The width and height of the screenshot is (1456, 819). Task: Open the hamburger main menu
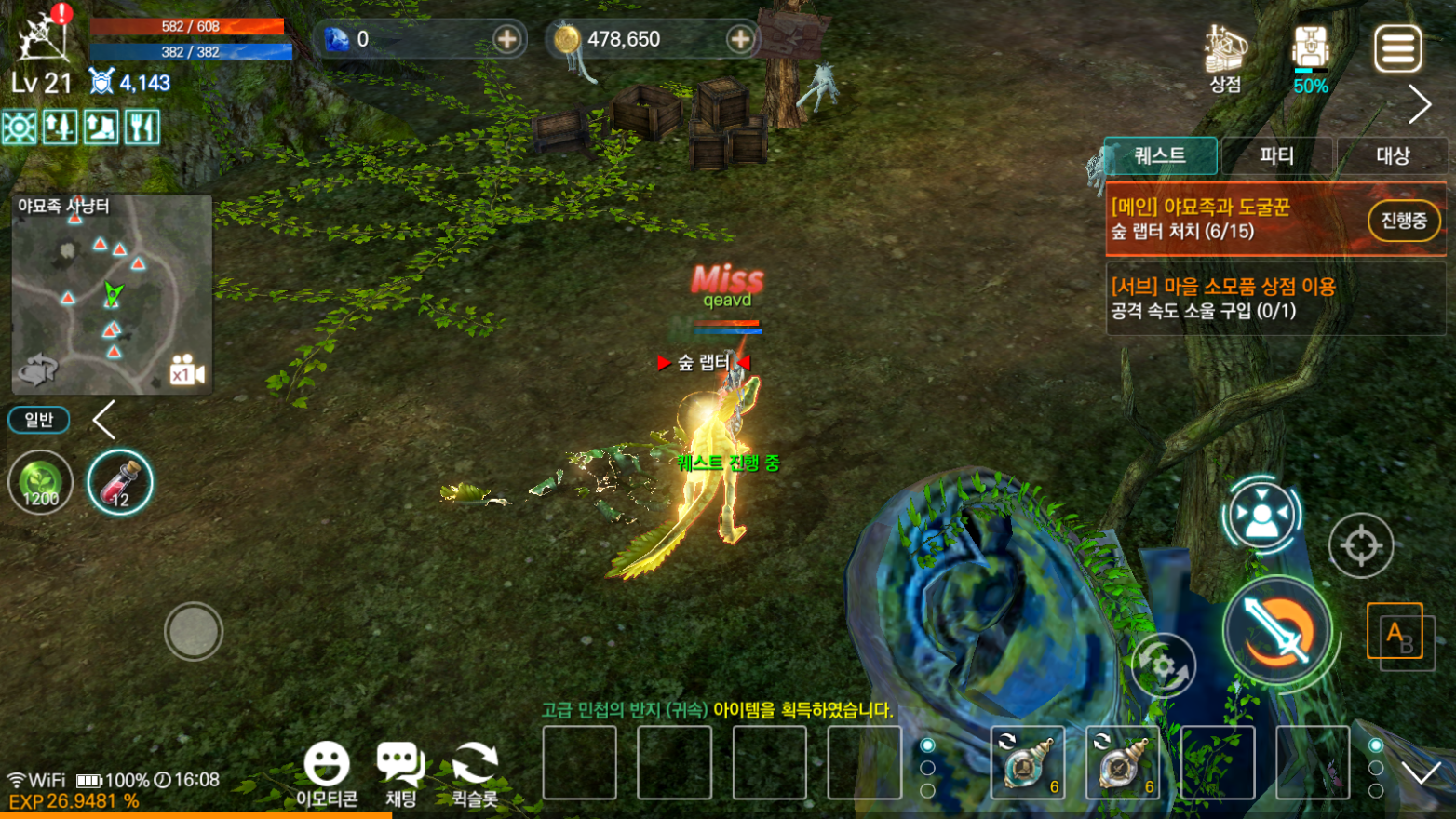click(x=1397, y=48)
